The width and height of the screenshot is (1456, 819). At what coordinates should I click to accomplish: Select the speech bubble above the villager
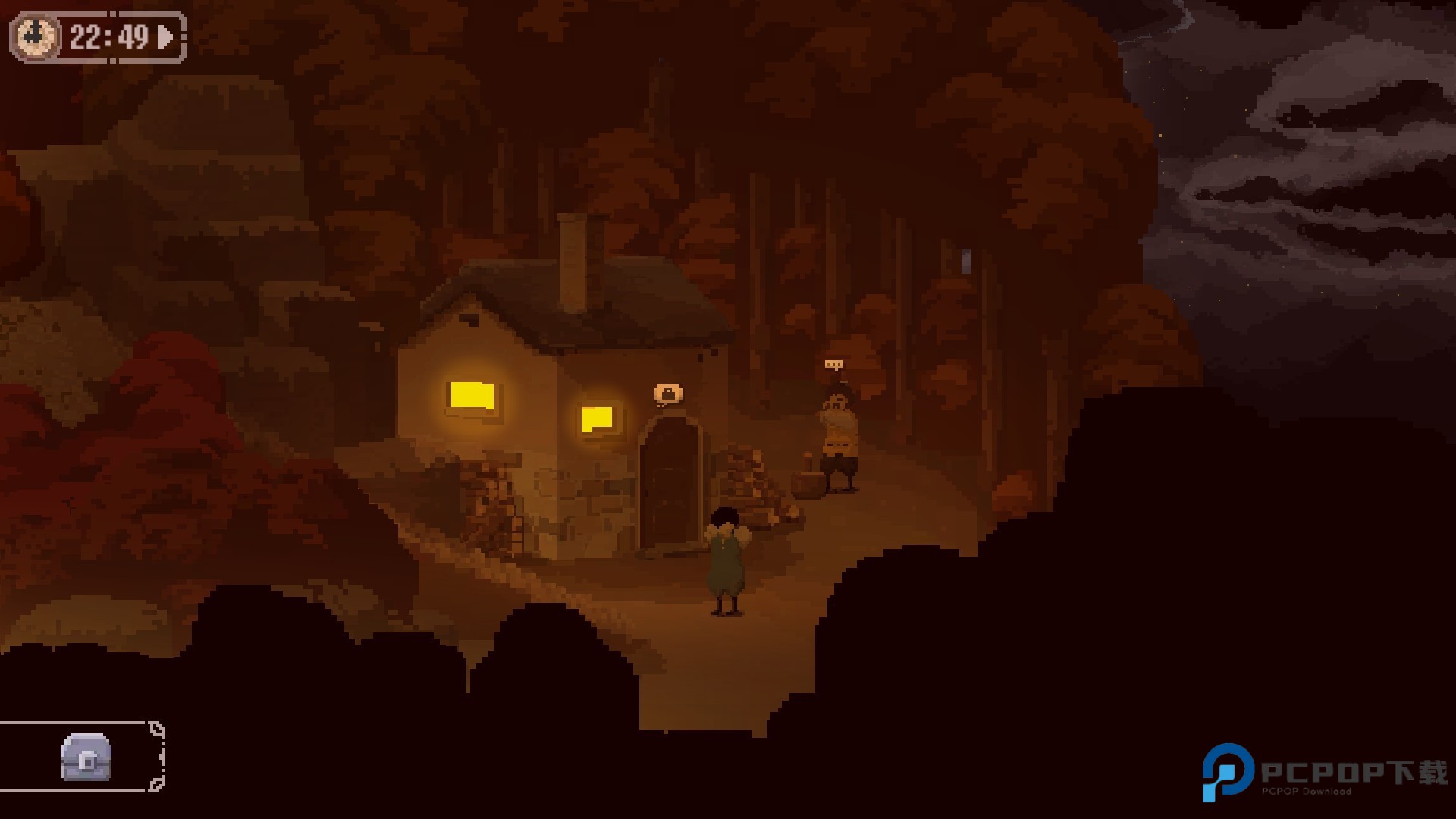point(833,366)
